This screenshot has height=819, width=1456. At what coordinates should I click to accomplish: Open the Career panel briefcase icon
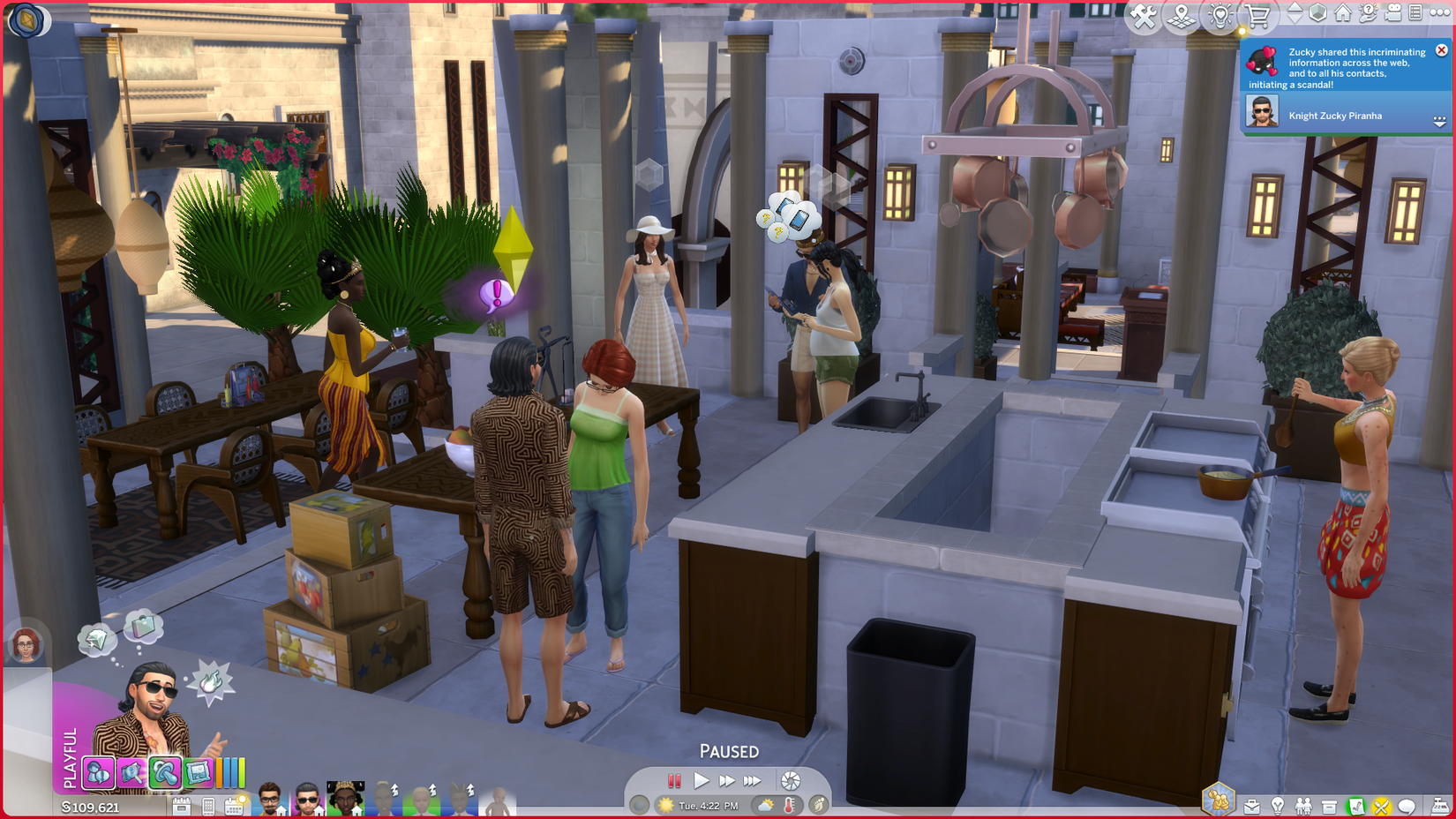coord(1252,805)
